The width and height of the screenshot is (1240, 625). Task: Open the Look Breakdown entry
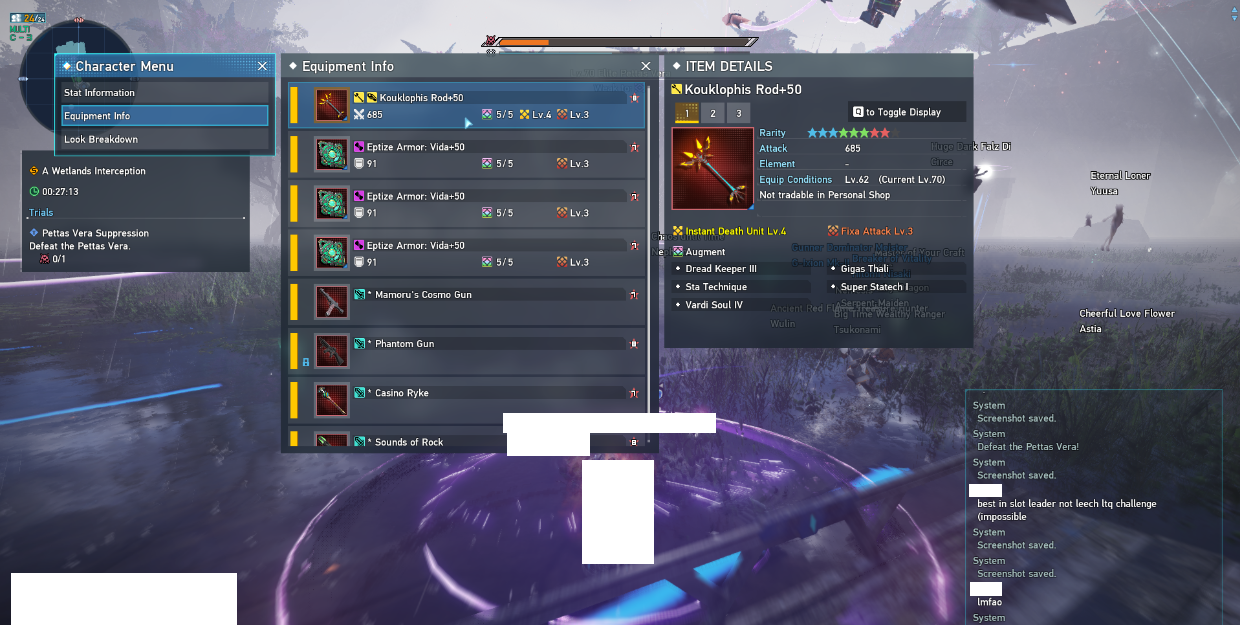tap(165, 139)
